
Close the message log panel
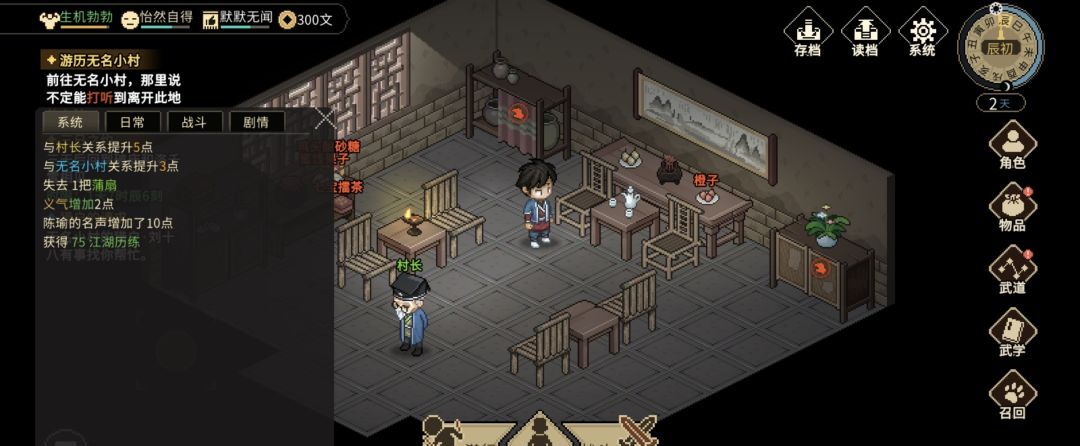pyautogui.click(x=324, y=119)
